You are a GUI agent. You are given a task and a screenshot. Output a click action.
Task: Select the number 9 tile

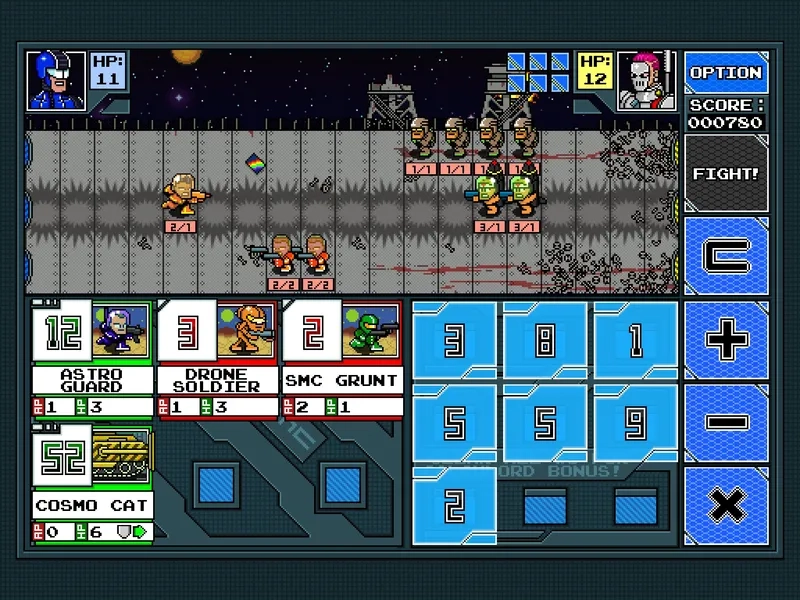click(635, 423)
